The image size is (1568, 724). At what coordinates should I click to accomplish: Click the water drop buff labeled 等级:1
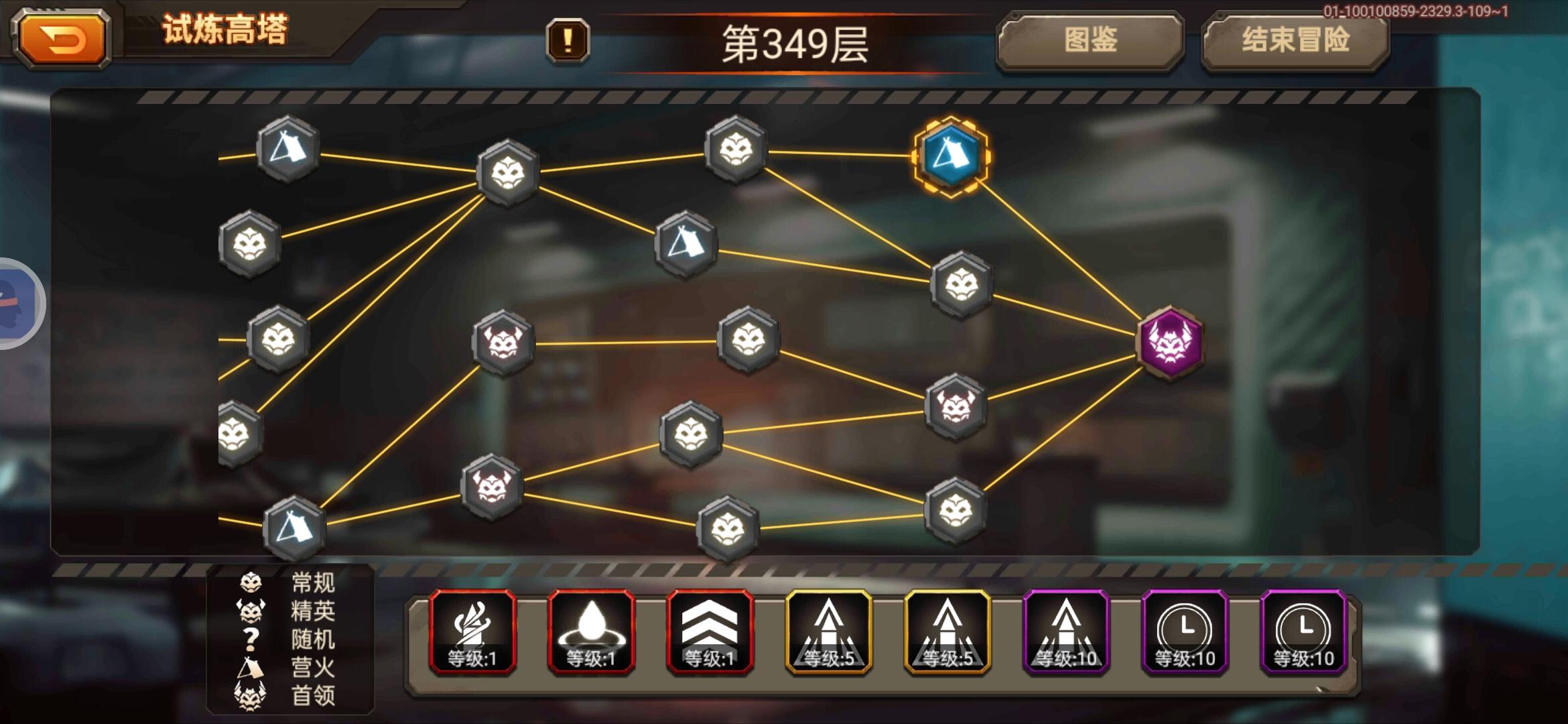coord(593,630)
